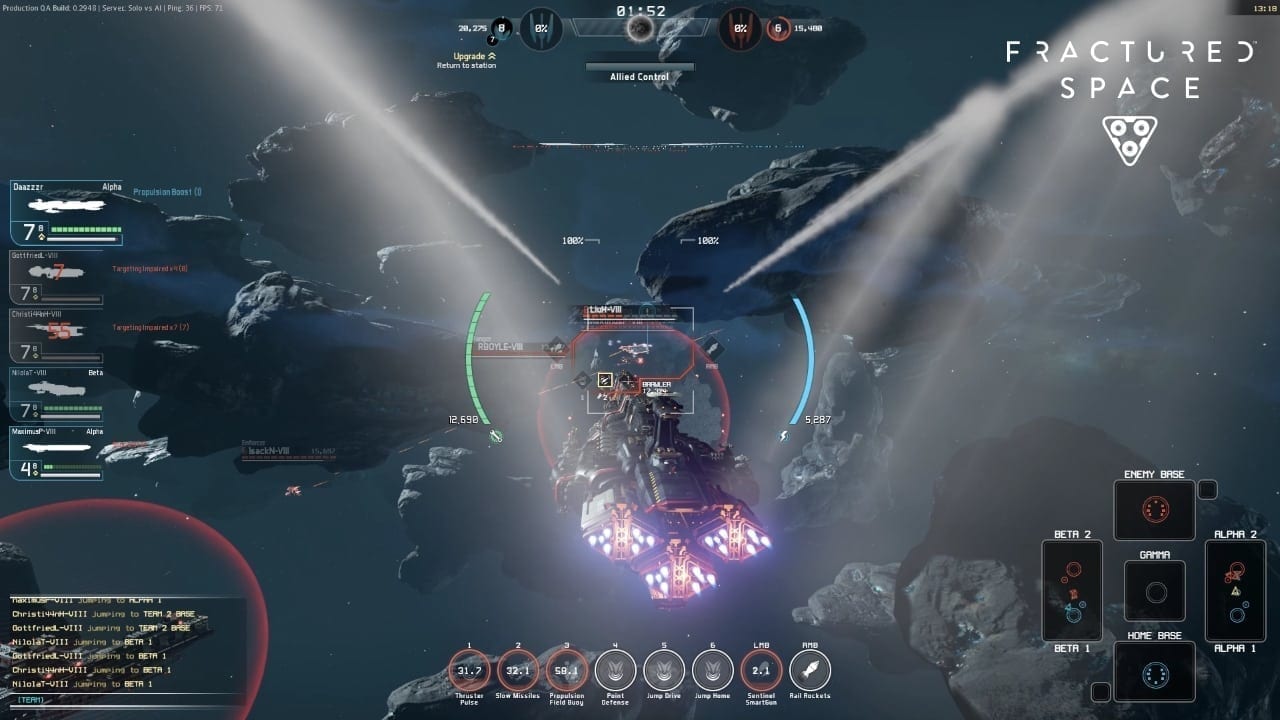1280x720 pixels.
Task: Select teammate MaximusP-VIII's ship panel
Action: (57, 453)
